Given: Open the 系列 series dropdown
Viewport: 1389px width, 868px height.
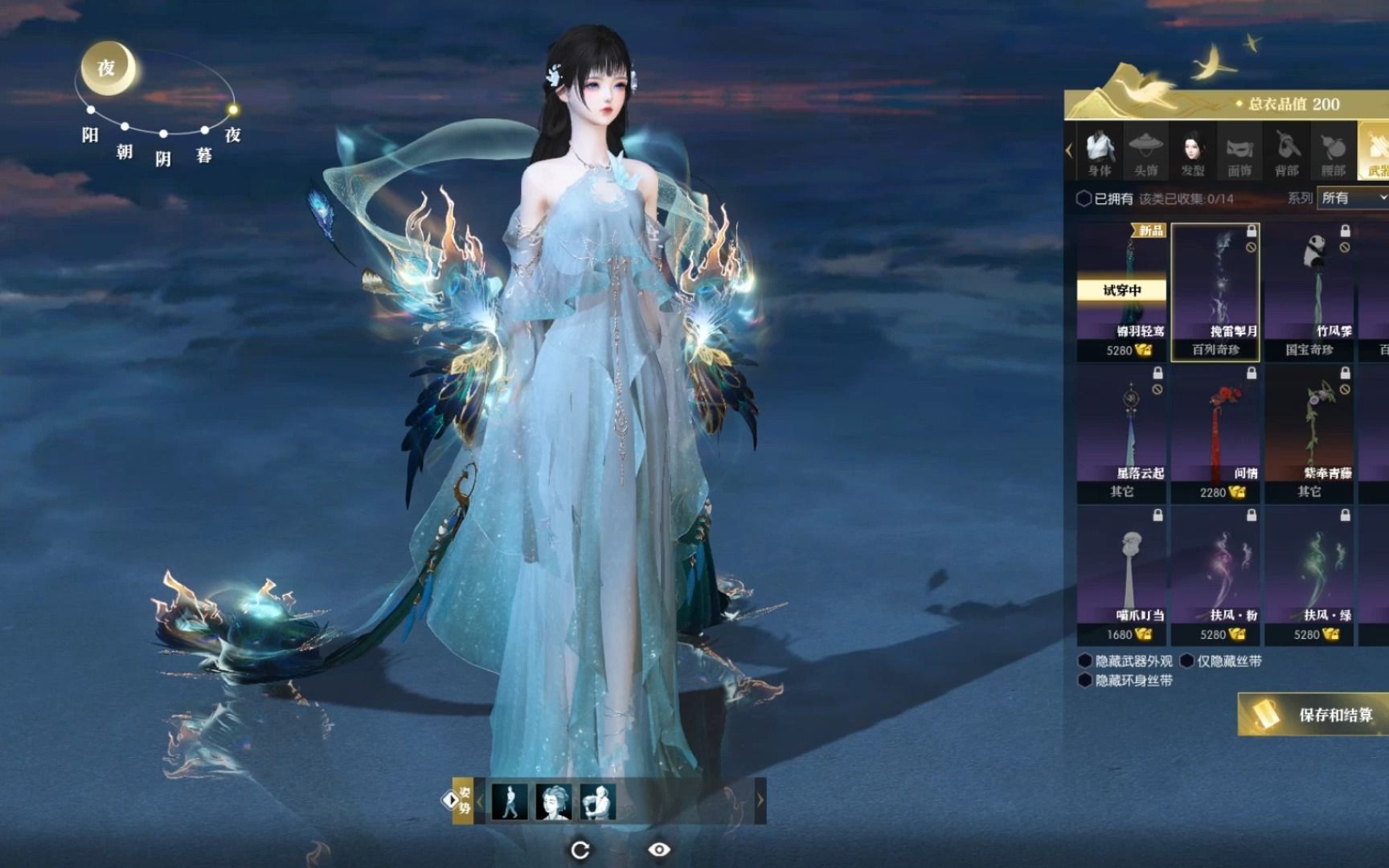Looking at the screenshot, I should (1354, 198).
